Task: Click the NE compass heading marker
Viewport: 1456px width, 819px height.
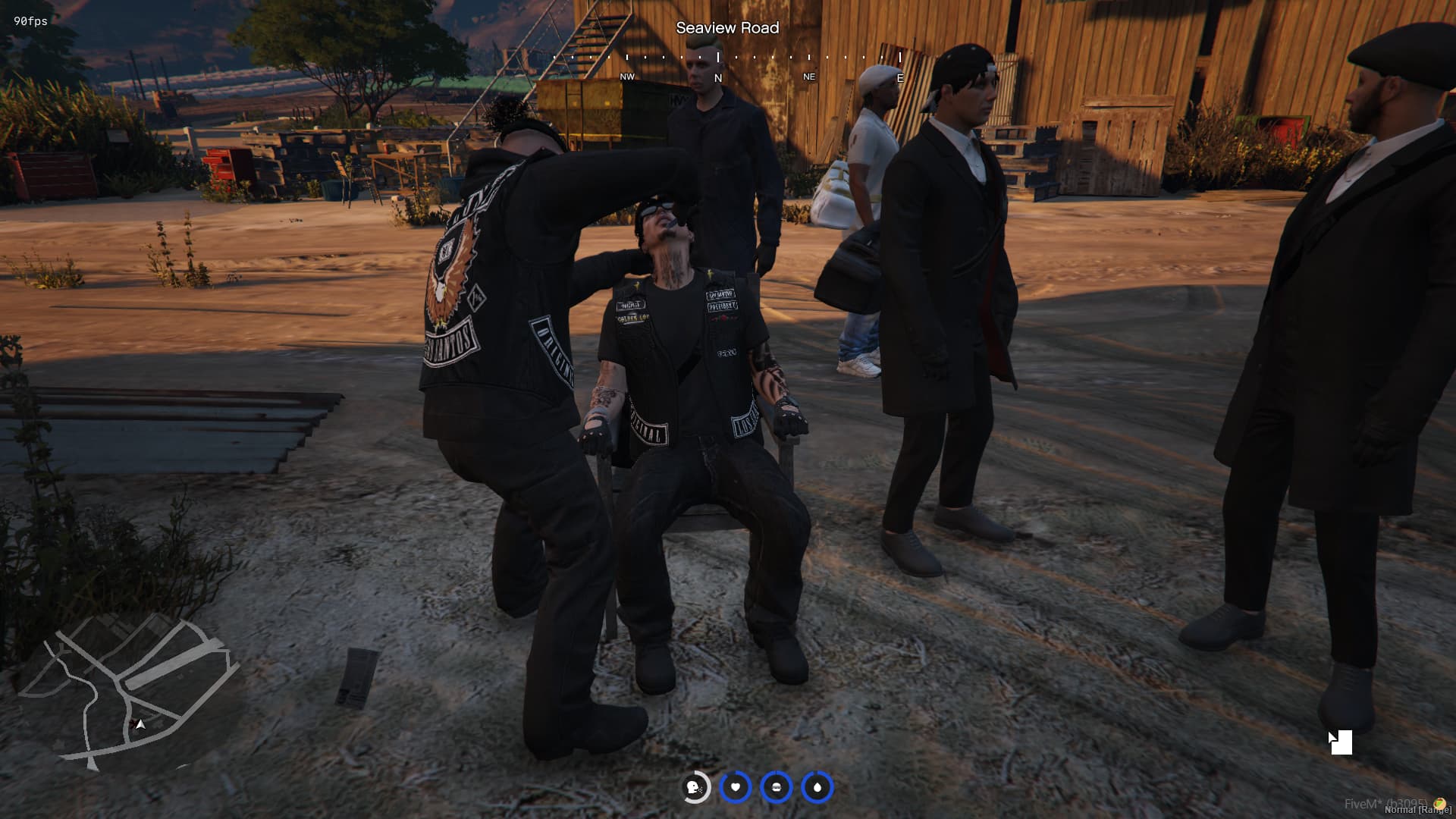Action: pos(809,77)
